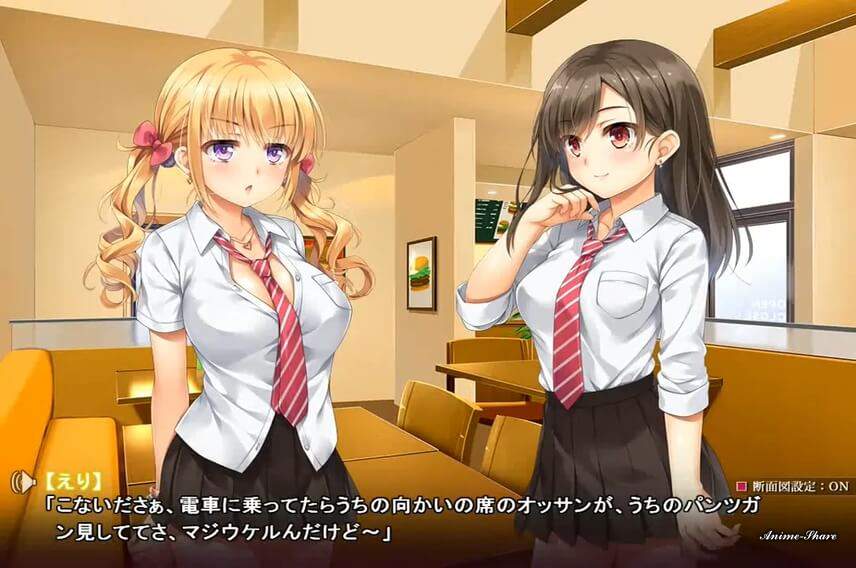Replay Eri's voice line with the speaker icon
Screen dimensions: 856x568
click(19, 482)
